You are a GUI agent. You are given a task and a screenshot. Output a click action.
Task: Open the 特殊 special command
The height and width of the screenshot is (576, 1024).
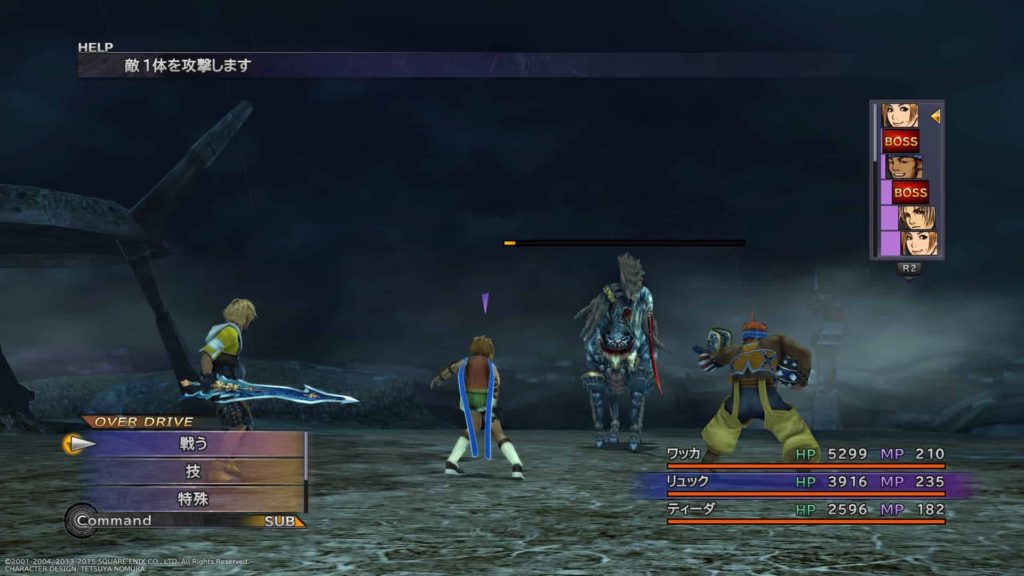coord(194,498)
